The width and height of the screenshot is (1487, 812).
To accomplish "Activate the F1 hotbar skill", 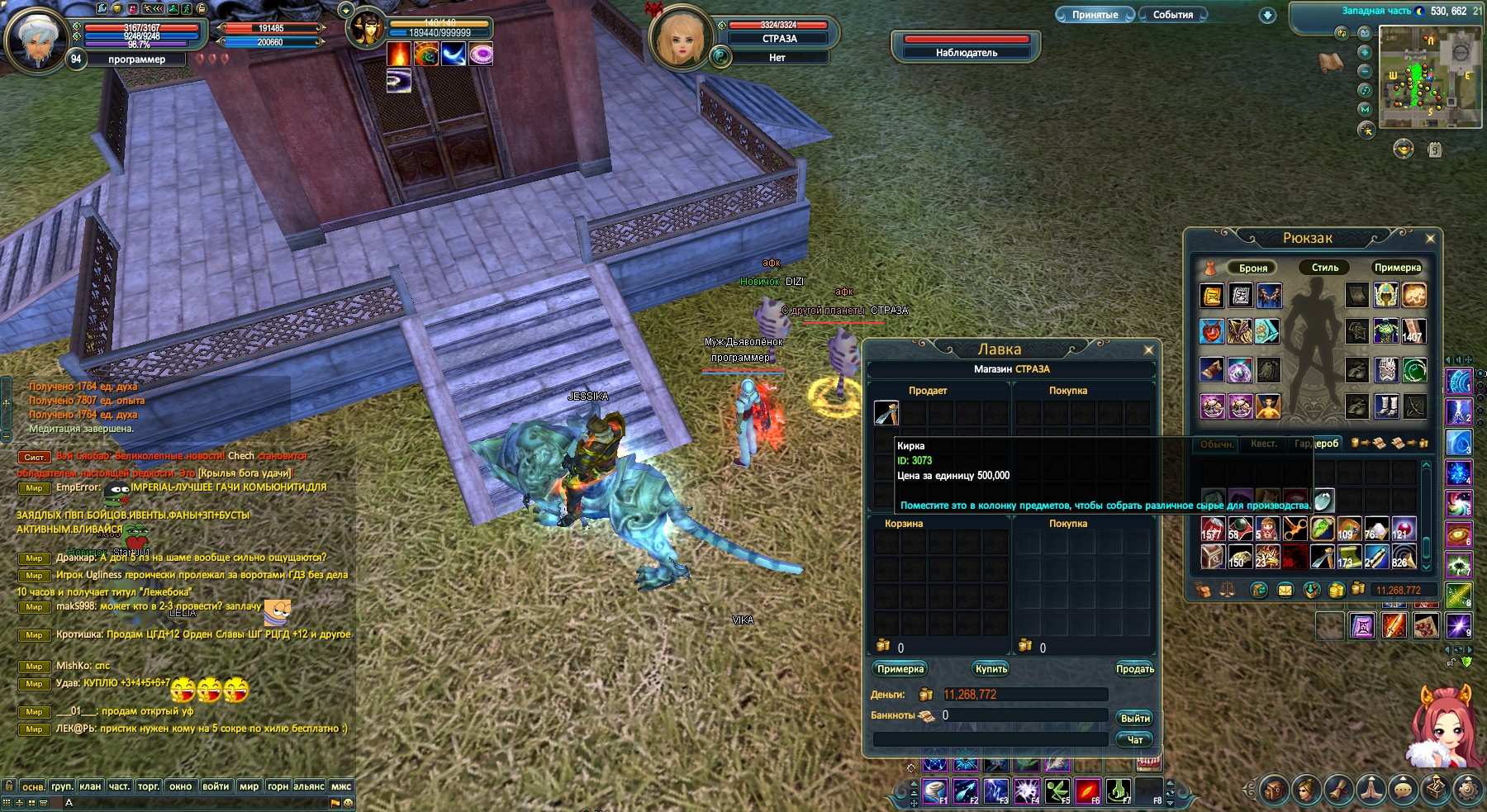I will pyautogui.click(x=935, y=791).
